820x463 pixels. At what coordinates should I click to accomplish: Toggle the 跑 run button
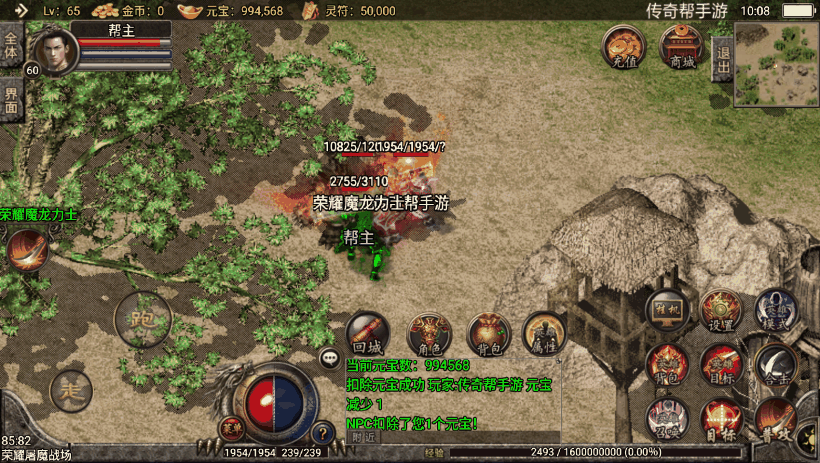[x=142, y=322]
